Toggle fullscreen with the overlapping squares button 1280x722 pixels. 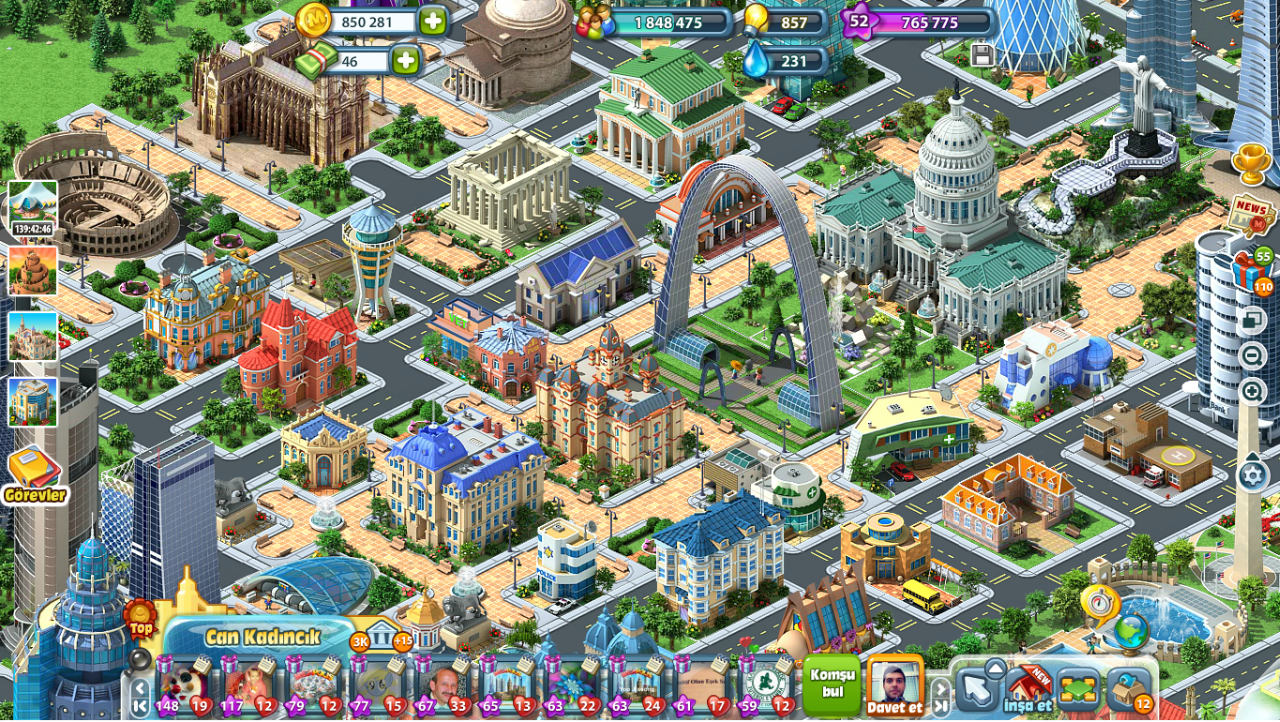(x=1252, y=321)
